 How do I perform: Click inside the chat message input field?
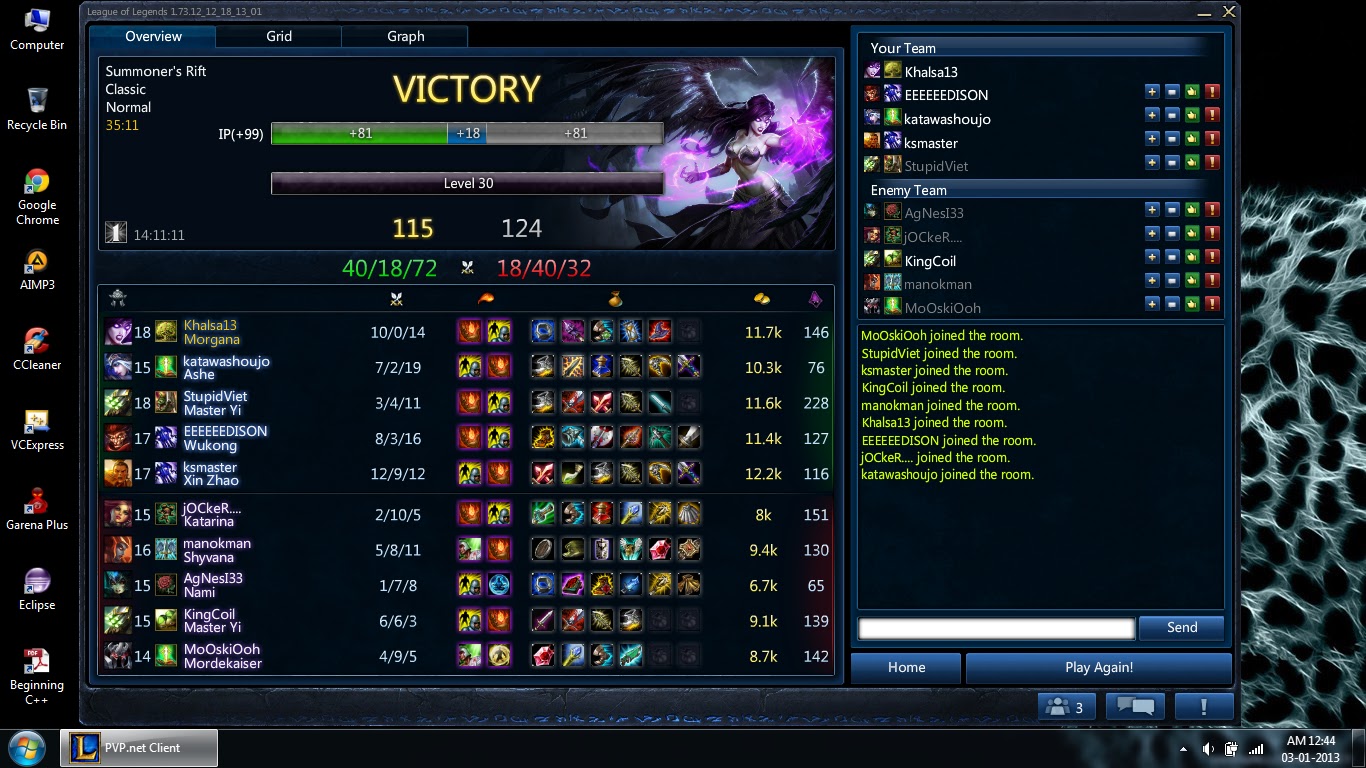point(995,628)
